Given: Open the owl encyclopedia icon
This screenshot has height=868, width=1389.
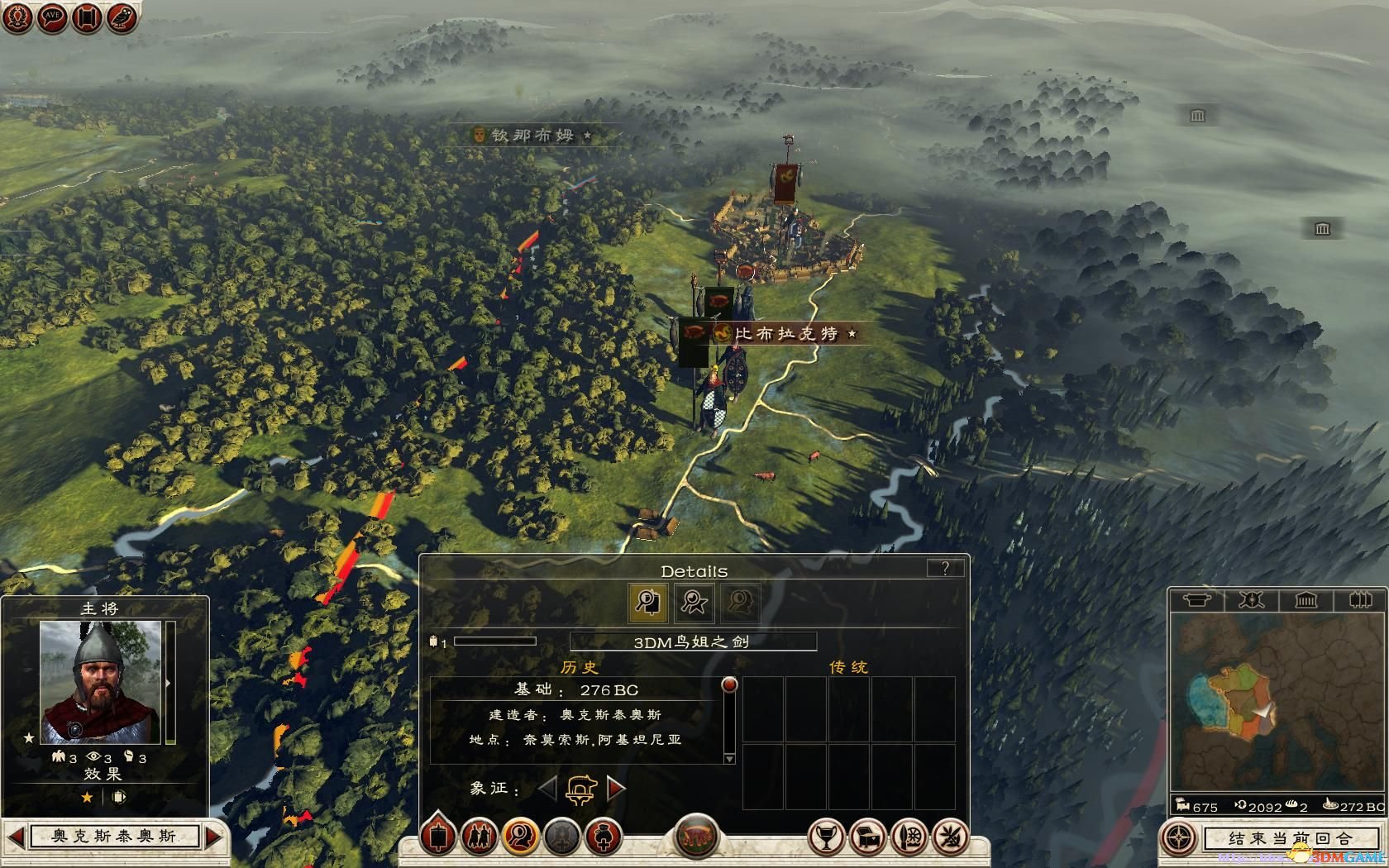Looking at the screenshot, I should 122,17.
